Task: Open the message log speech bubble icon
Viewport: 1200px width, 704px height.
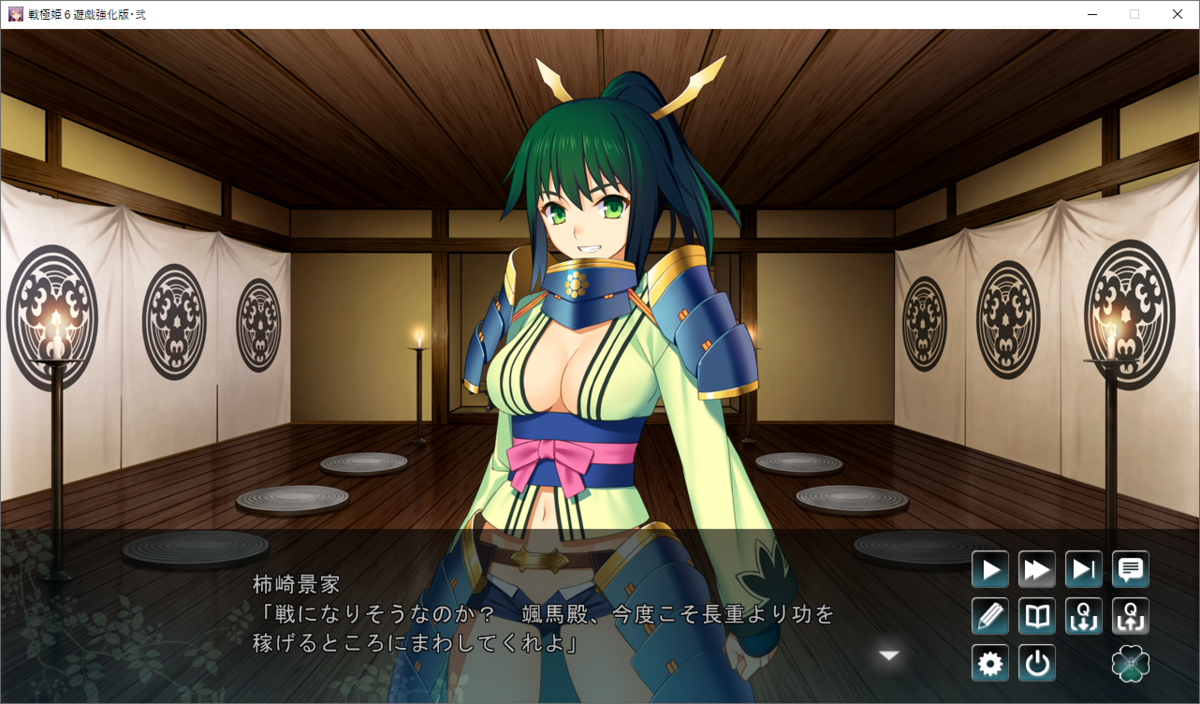Action: 1131,570
